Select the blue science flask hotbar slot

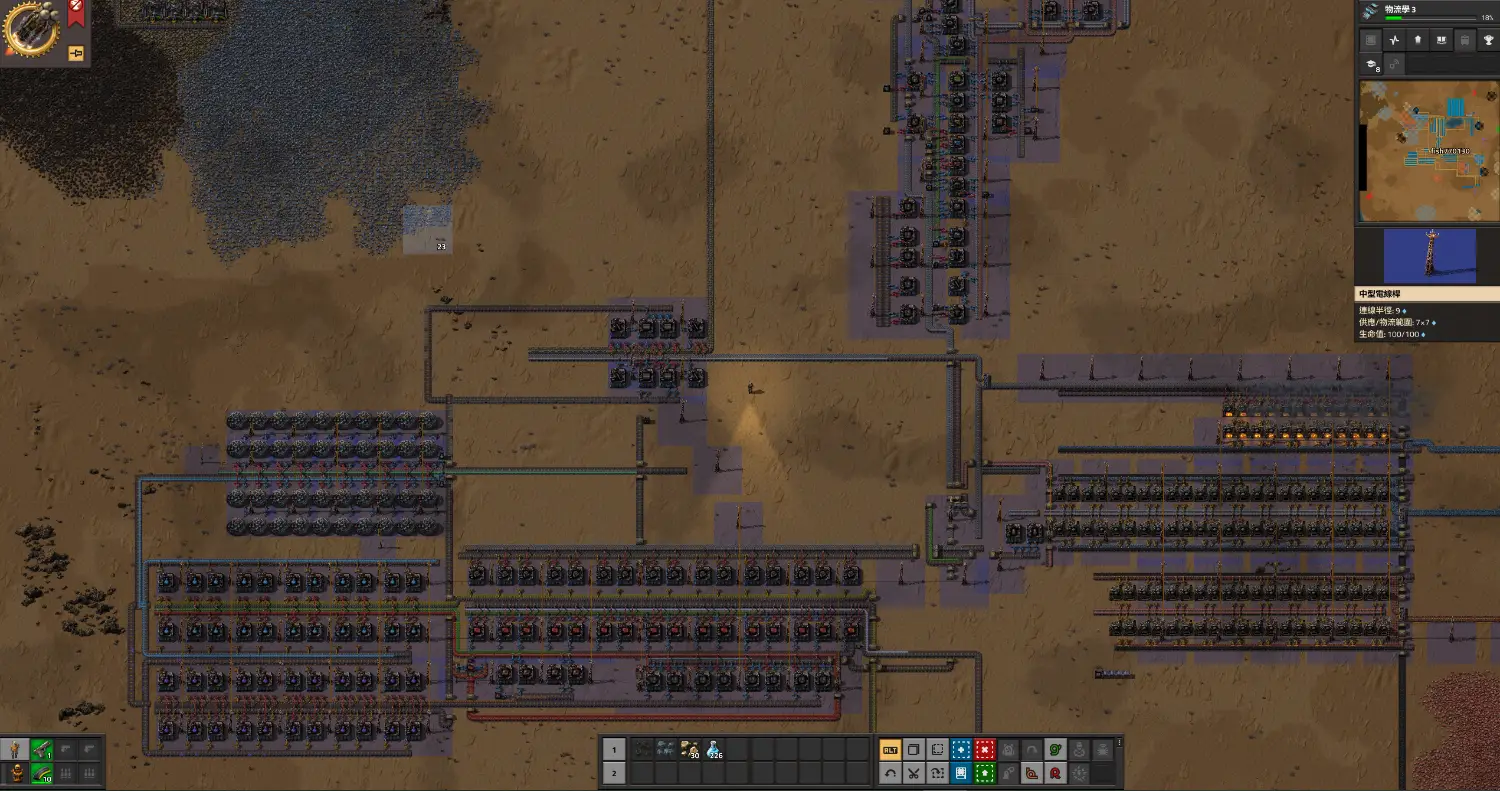tap(714, 749)
